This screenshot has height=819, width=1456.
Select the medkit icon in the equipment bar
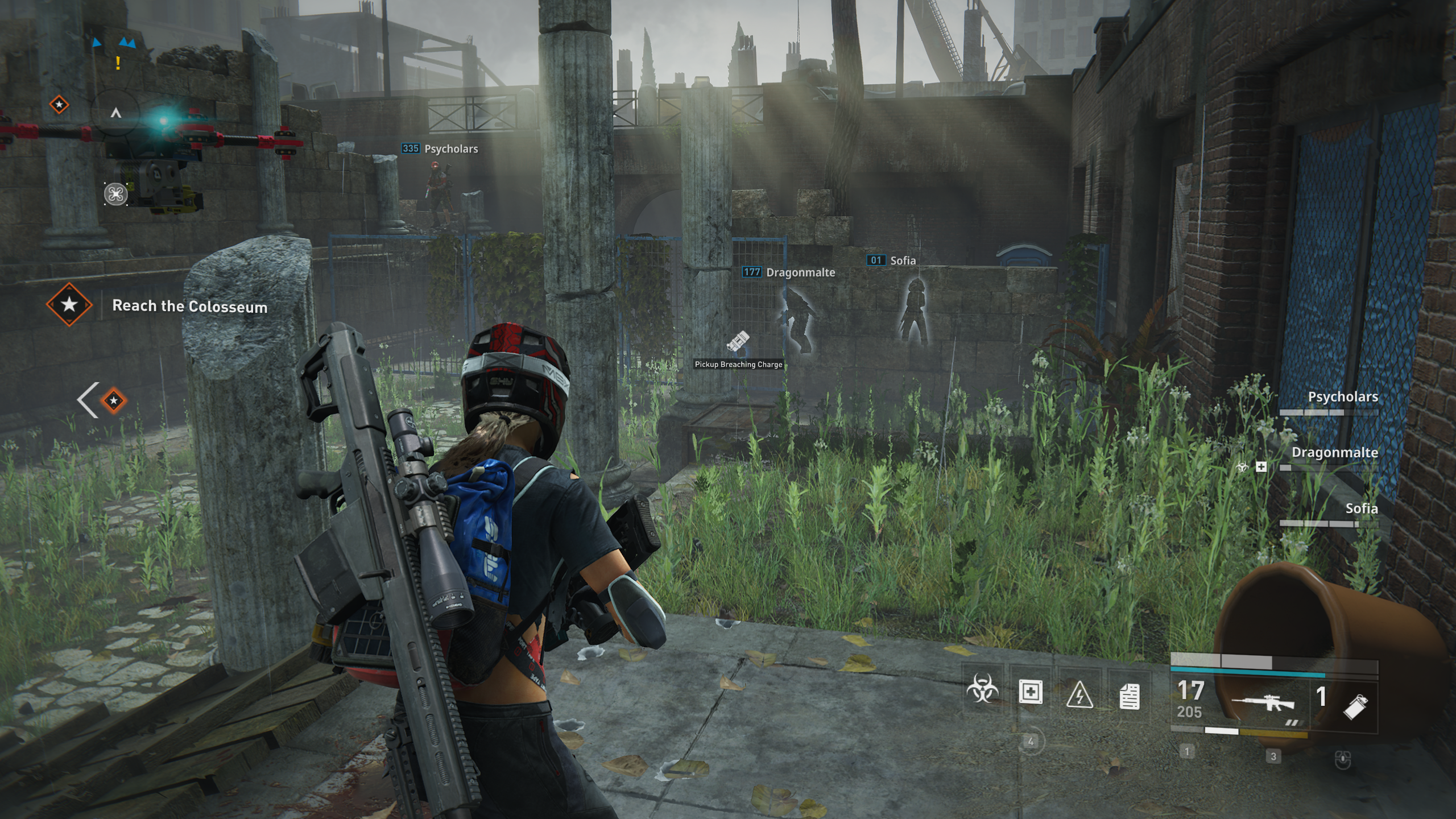point(1031,693)
